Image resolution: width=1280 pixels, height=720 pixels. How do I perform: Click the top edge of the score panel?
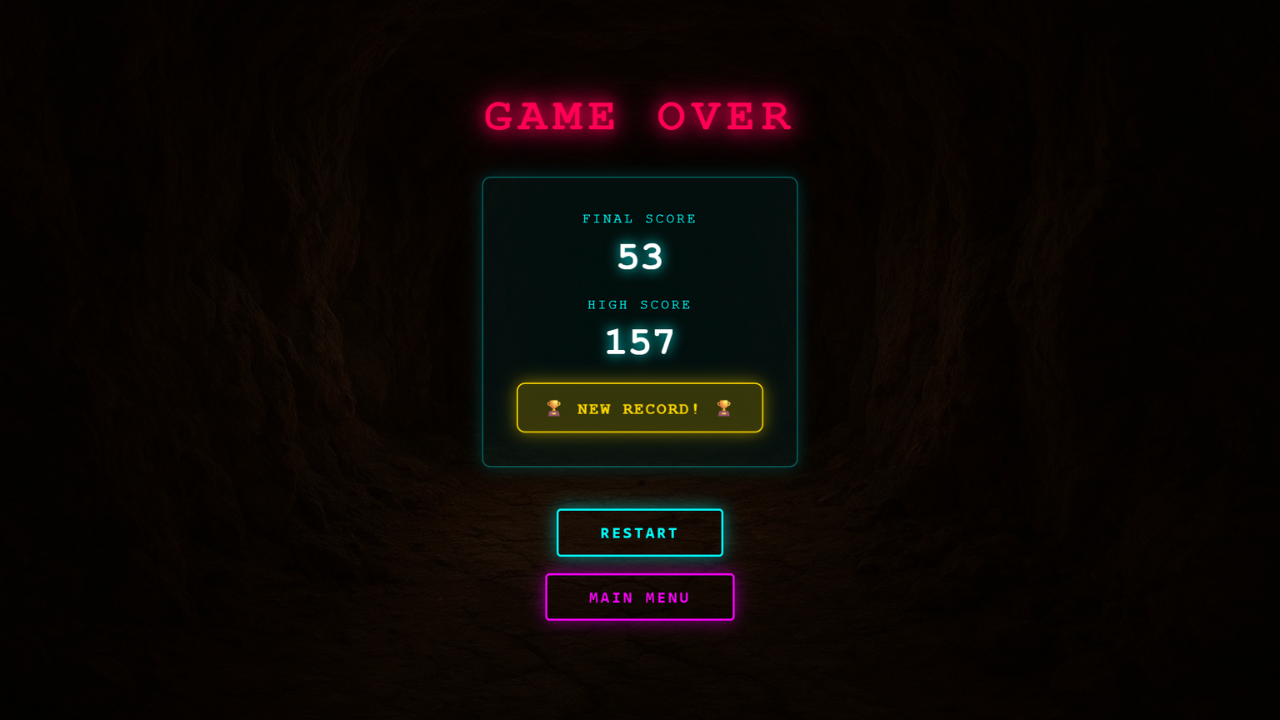(x=640, y=178)
